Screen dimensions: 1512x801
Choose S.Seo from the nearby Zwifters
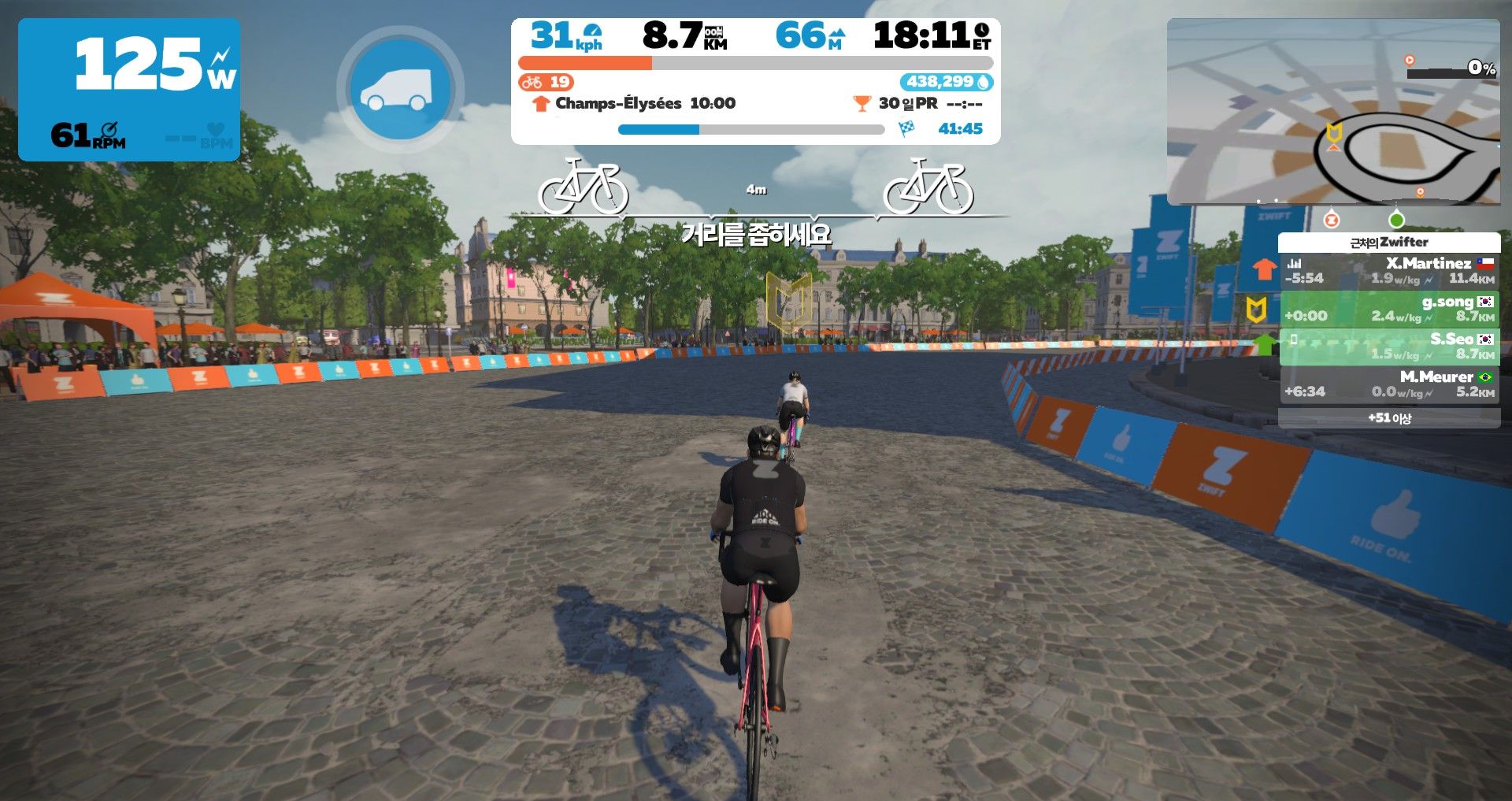(x=1389, y=347)
